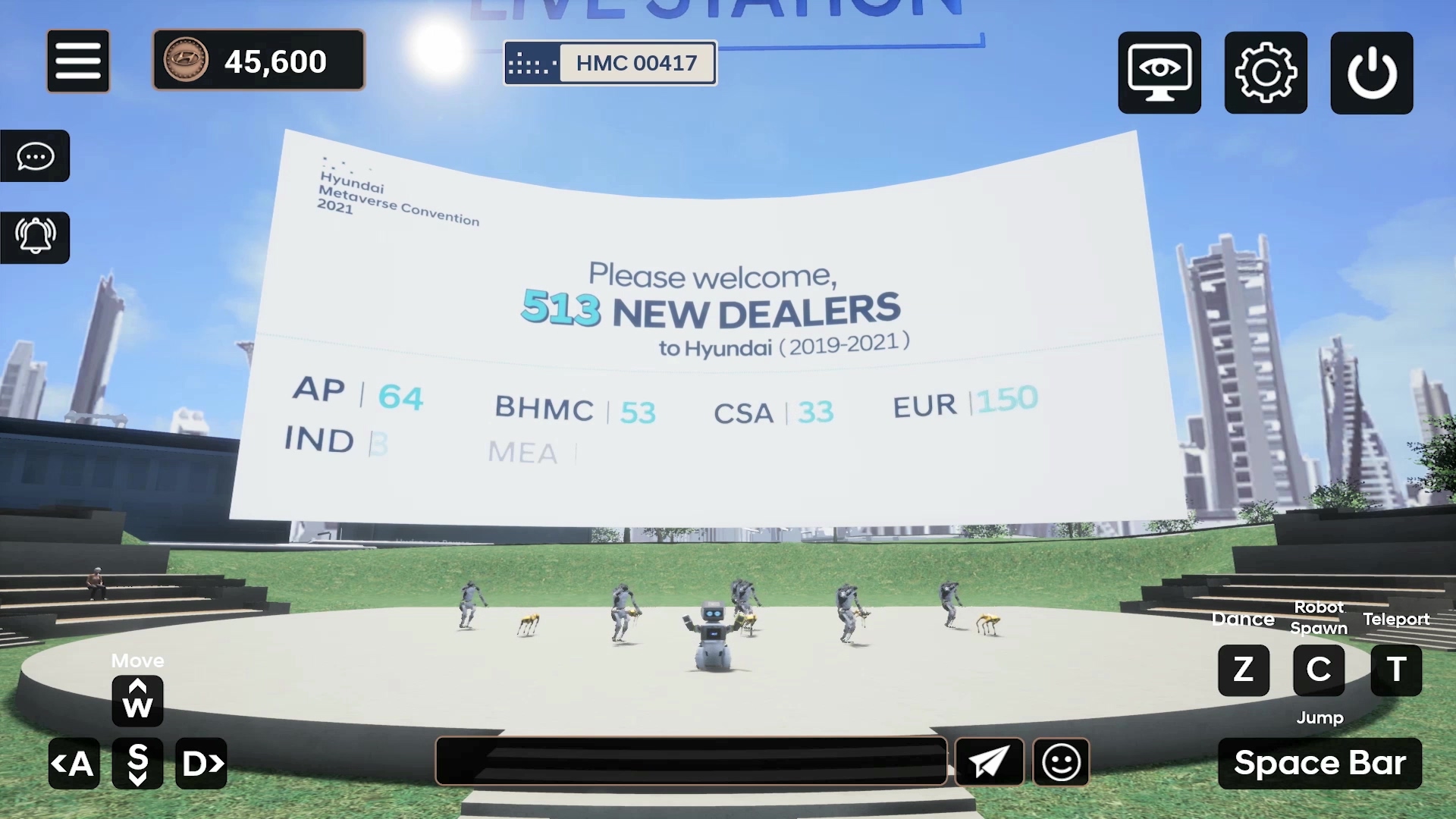Click the power button to exit
The width and height of the screenshot is (1456, 819).
pyautogui.click(x=1371, y=73)
